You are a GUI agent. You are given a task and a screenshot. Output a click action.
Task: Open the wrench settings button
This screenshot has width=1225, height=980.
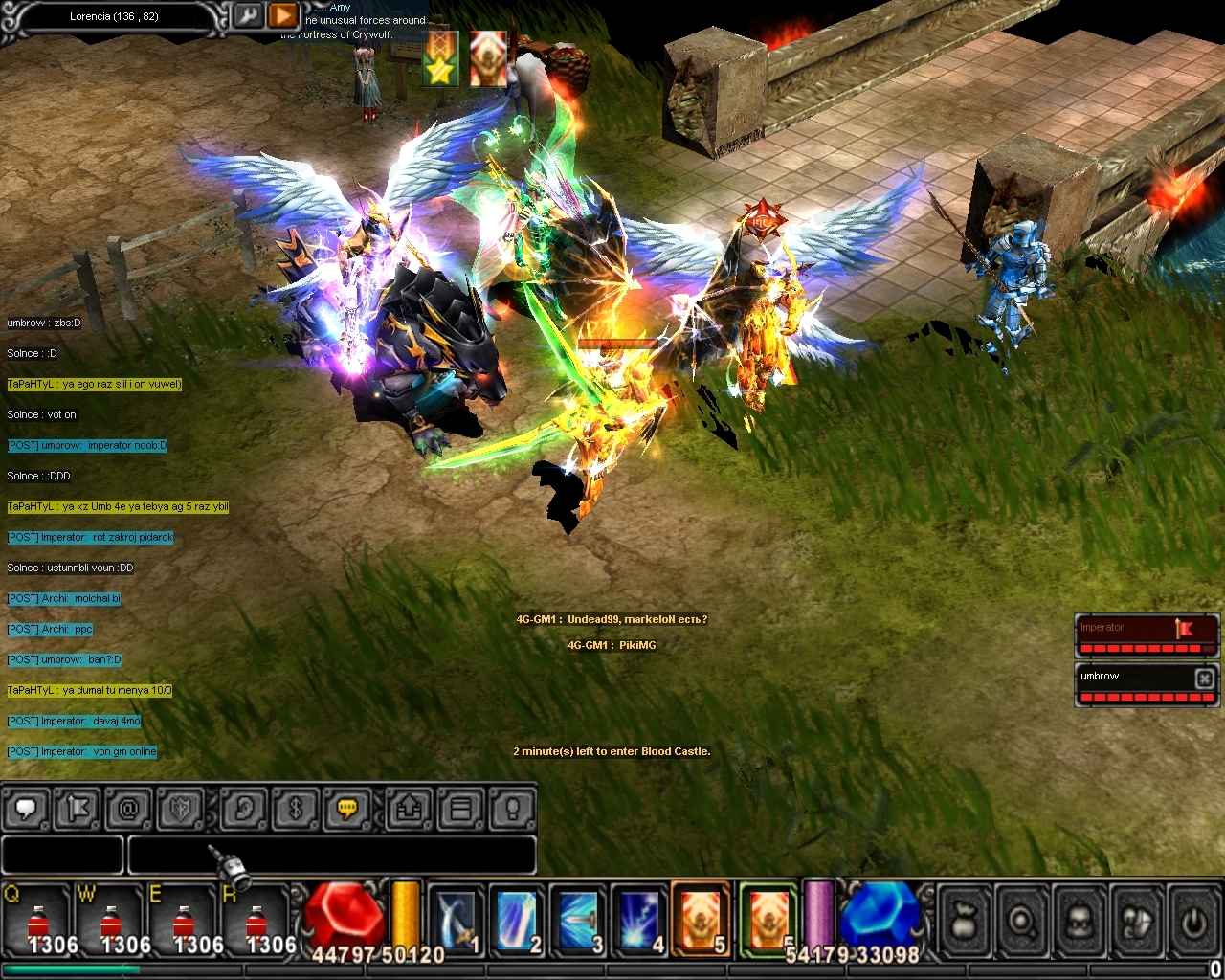pos(247,16)
